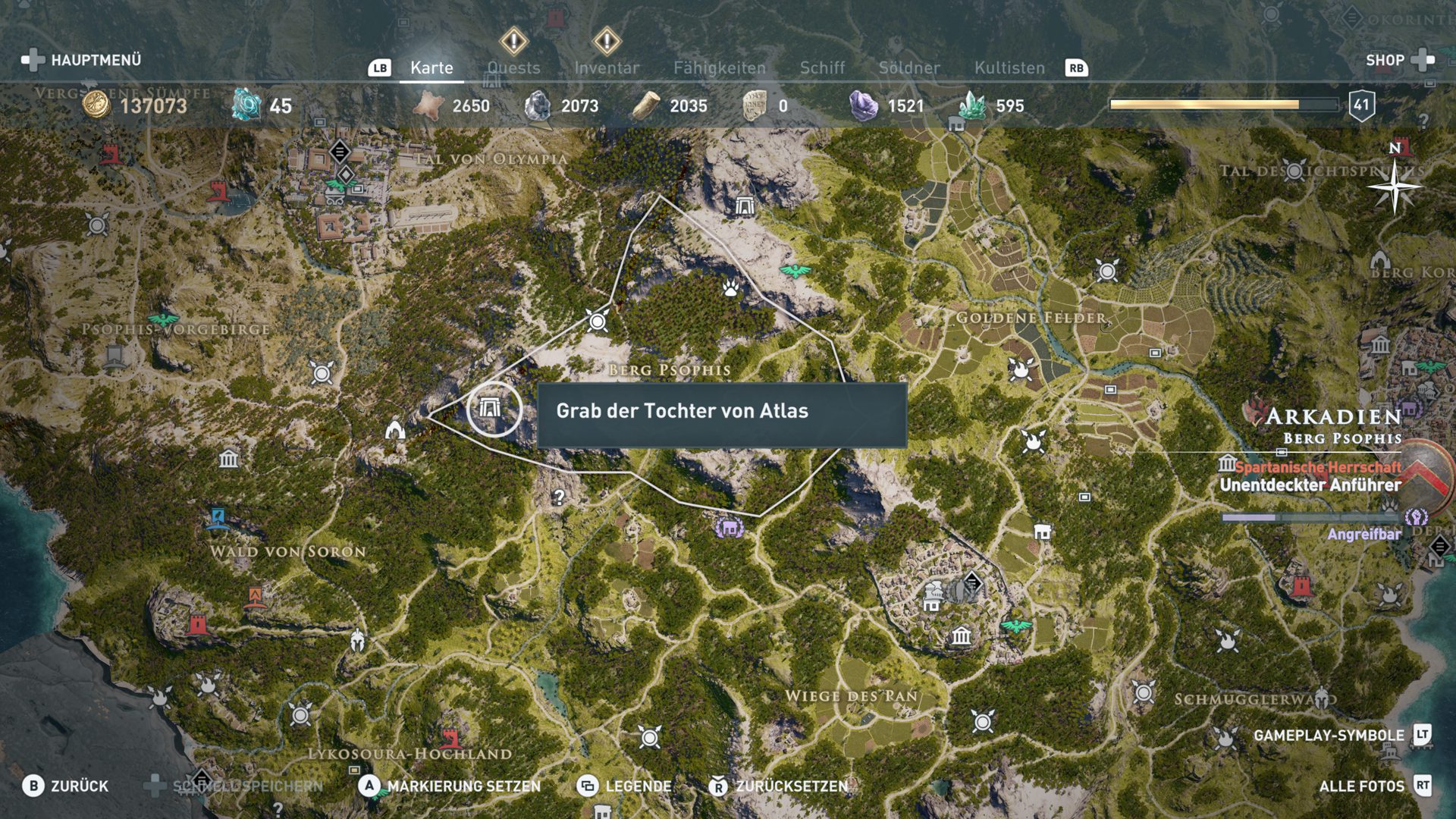
Task: Select the cave entrance marker
Action: 395,430
